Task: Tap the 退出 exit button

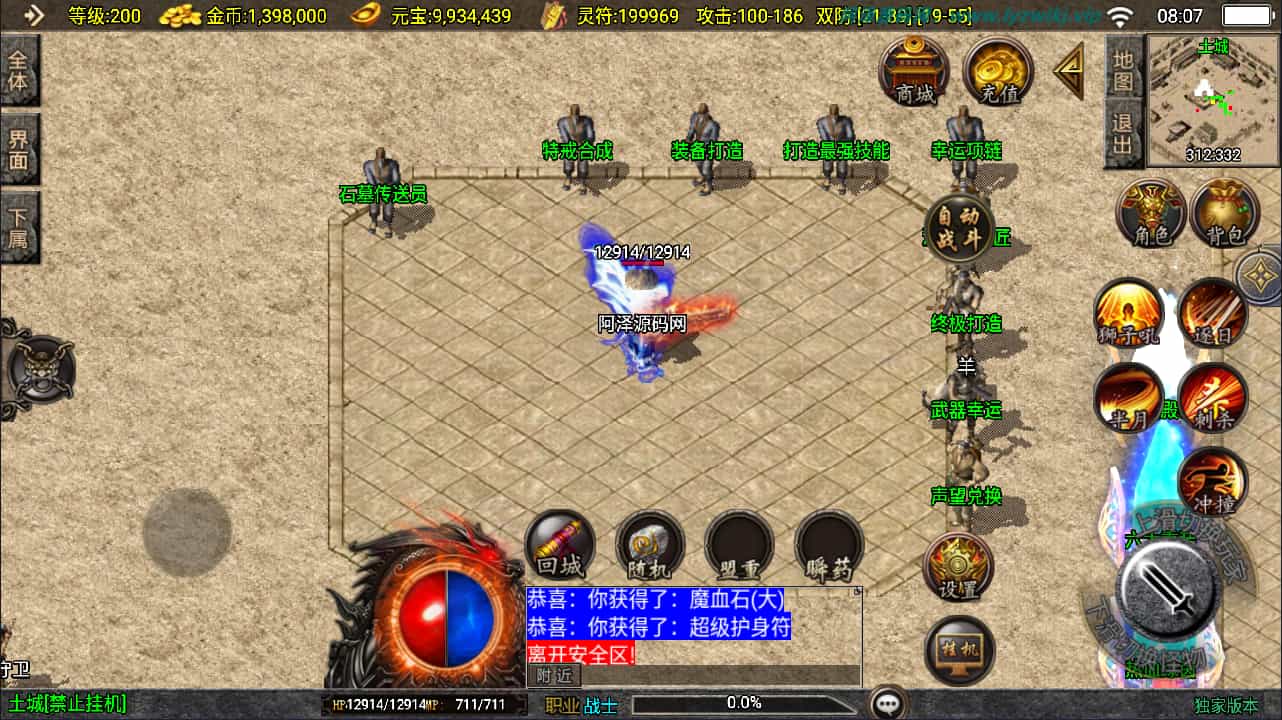Action: pos(1124,135)
